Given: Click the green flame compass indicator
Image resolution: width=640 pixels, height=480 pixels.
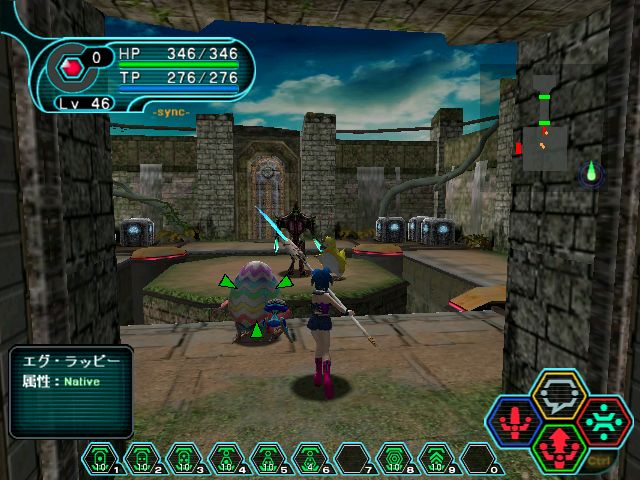Looking at the screenshot, I should pyautogui.click(x=591, y=174).
